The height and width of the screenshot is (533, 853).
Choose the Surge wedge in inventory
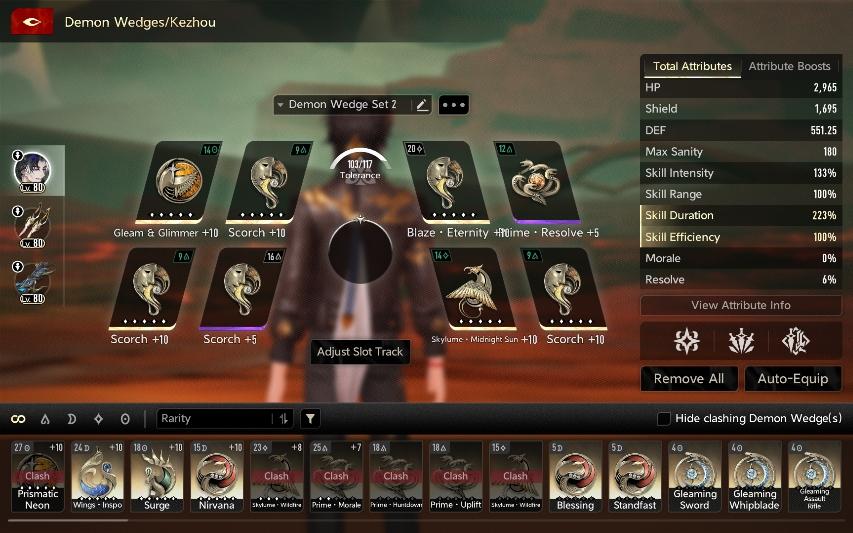point(157,476)
